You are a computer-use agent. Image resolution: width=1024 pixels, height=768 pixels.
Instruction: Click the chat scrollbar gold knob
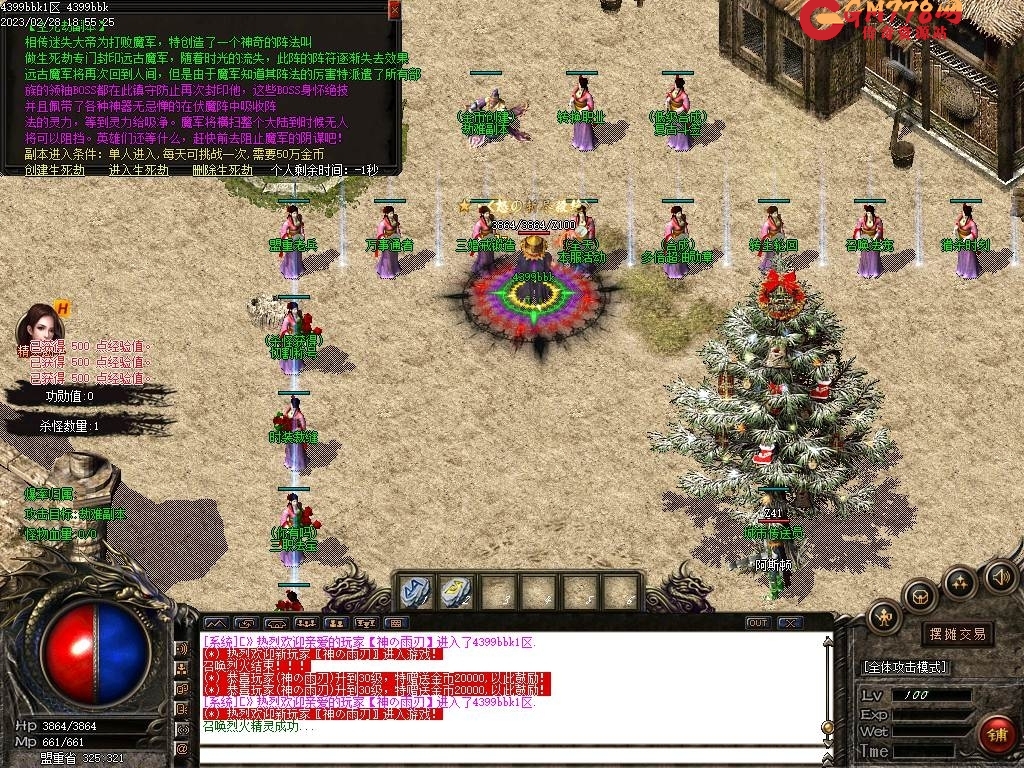click(826, 727)
